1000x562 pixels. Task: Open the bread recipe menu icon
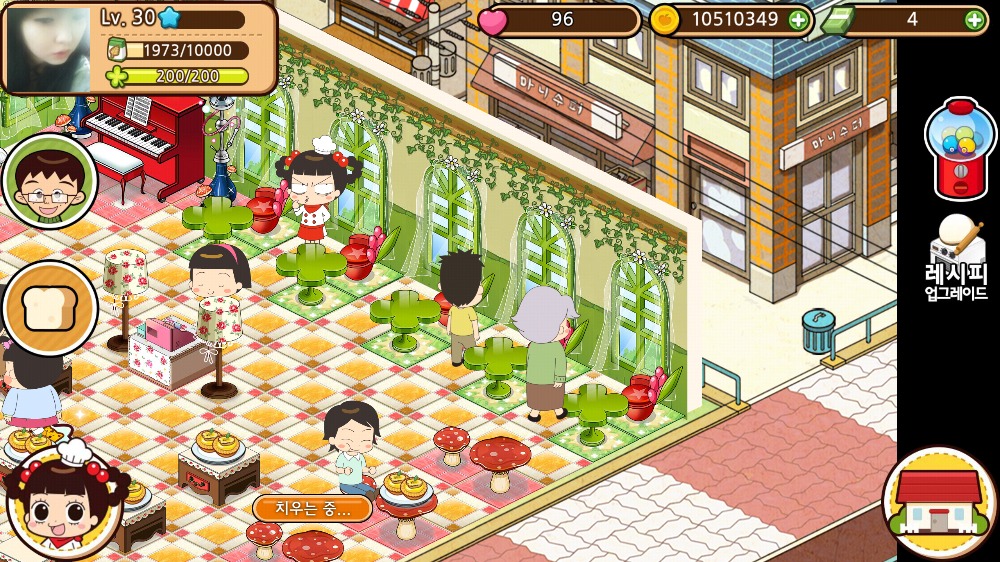(48, 309)
